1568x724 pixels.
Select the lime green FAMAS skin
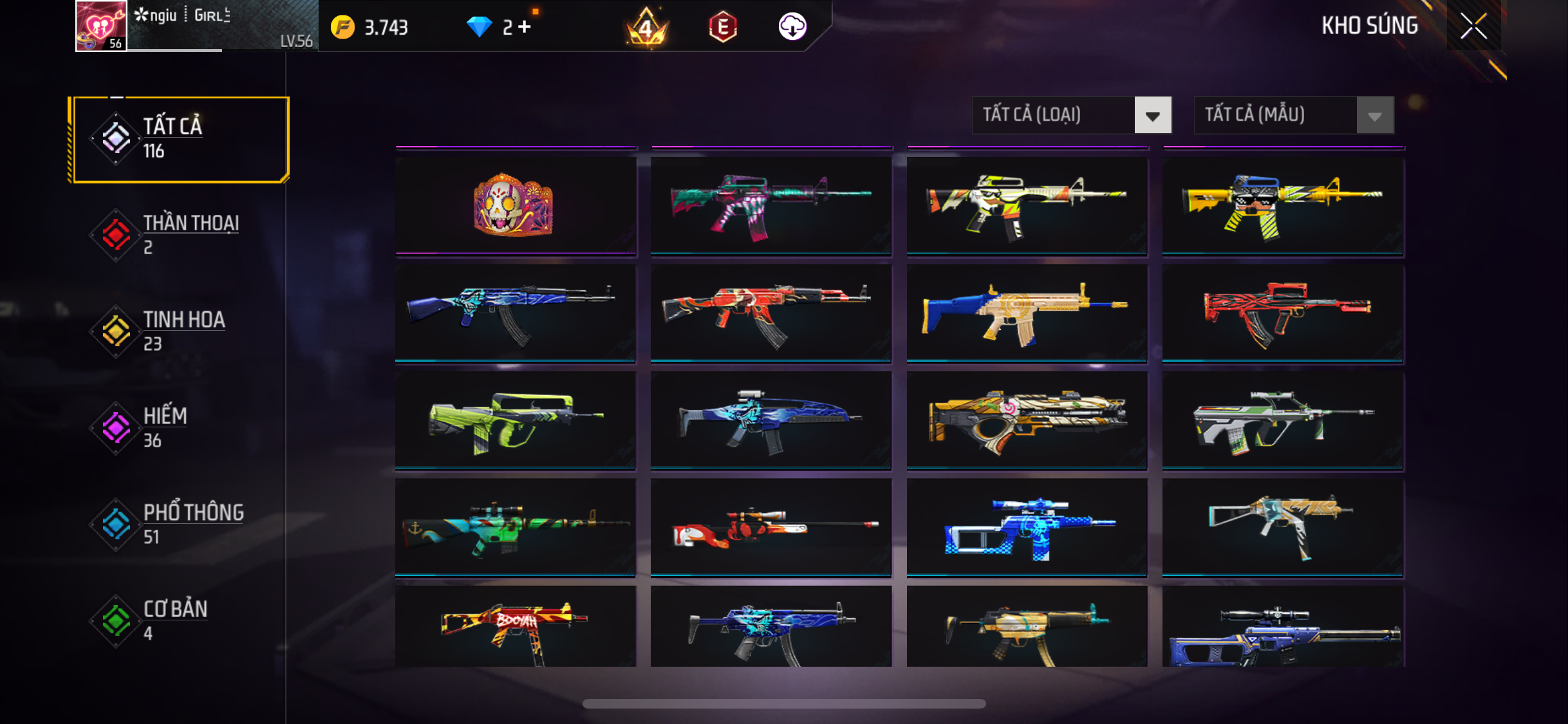pyautogui.click(x=515, y=420)
